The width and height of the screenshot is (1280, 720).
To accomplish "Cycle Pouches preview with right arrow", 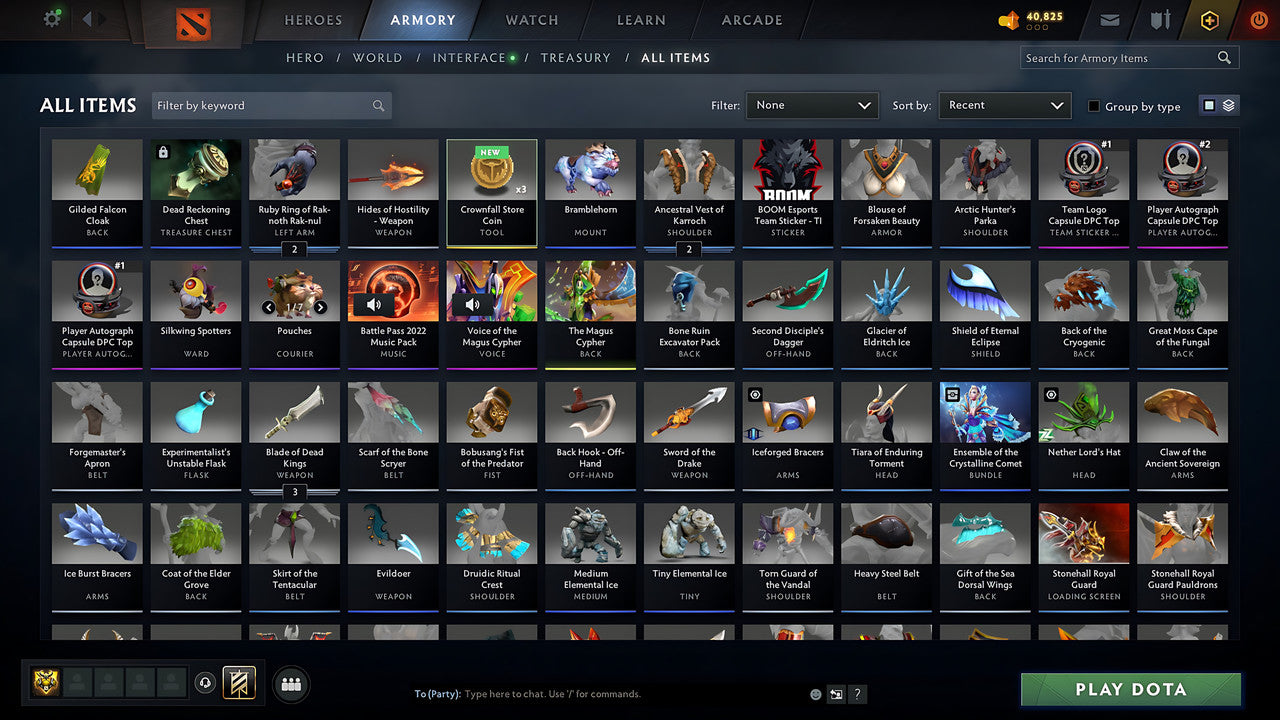I will [x=322, y=309].
